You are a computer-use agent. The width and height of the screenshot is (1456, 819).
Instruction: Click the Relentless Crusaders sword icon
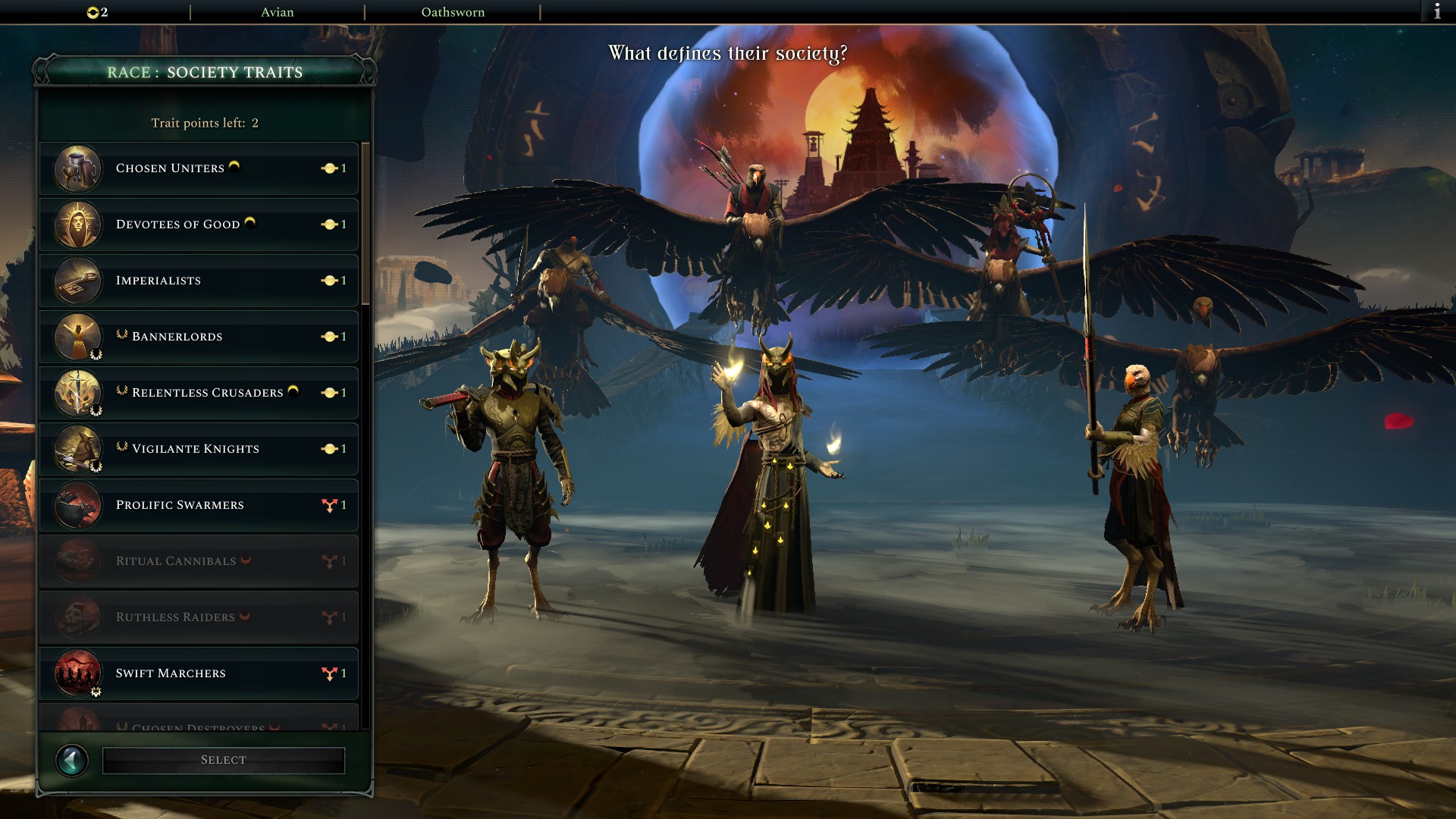tap(77, 393)
